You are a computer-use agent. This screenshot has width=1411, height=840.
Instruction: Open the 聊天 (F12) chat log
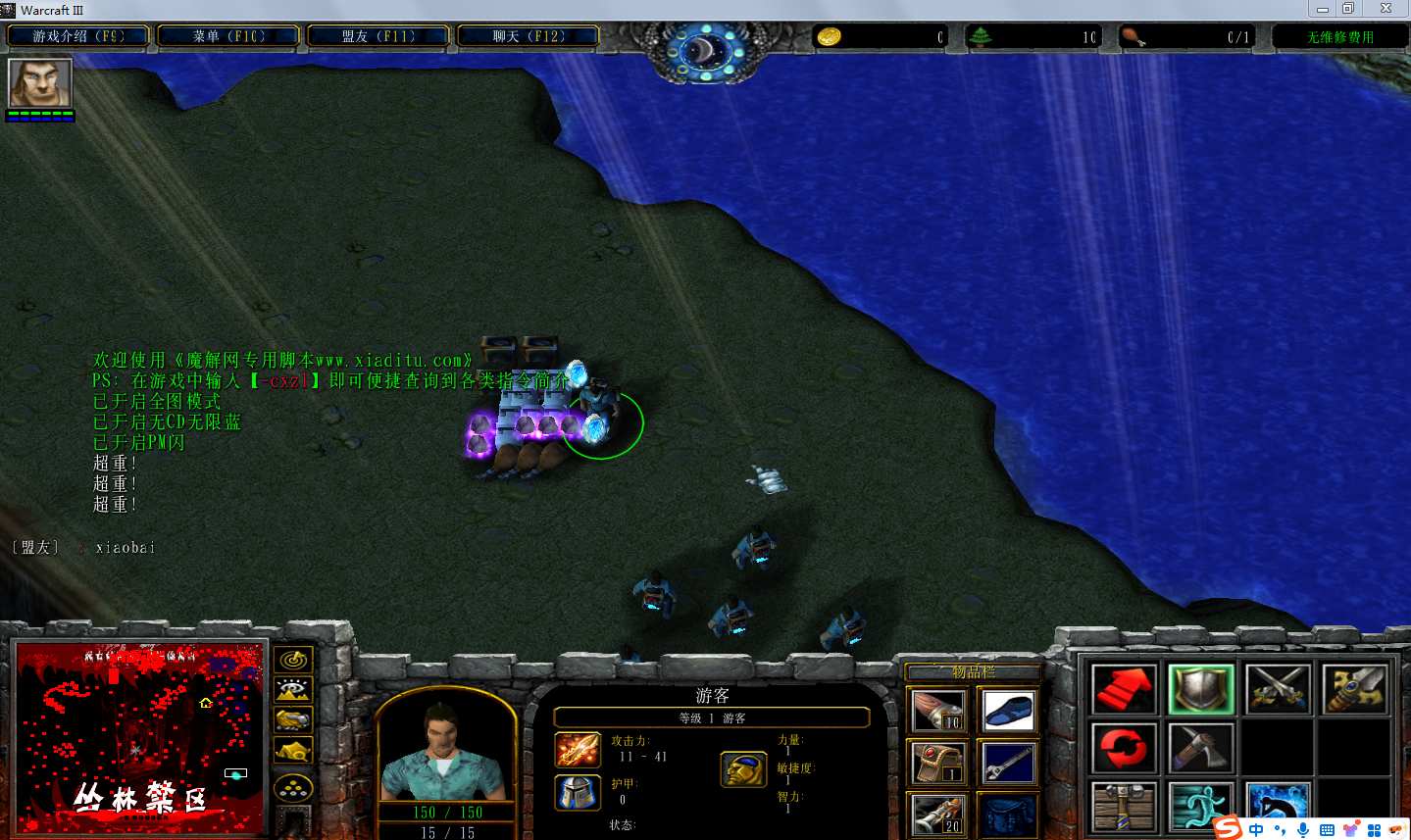point(529,36)
